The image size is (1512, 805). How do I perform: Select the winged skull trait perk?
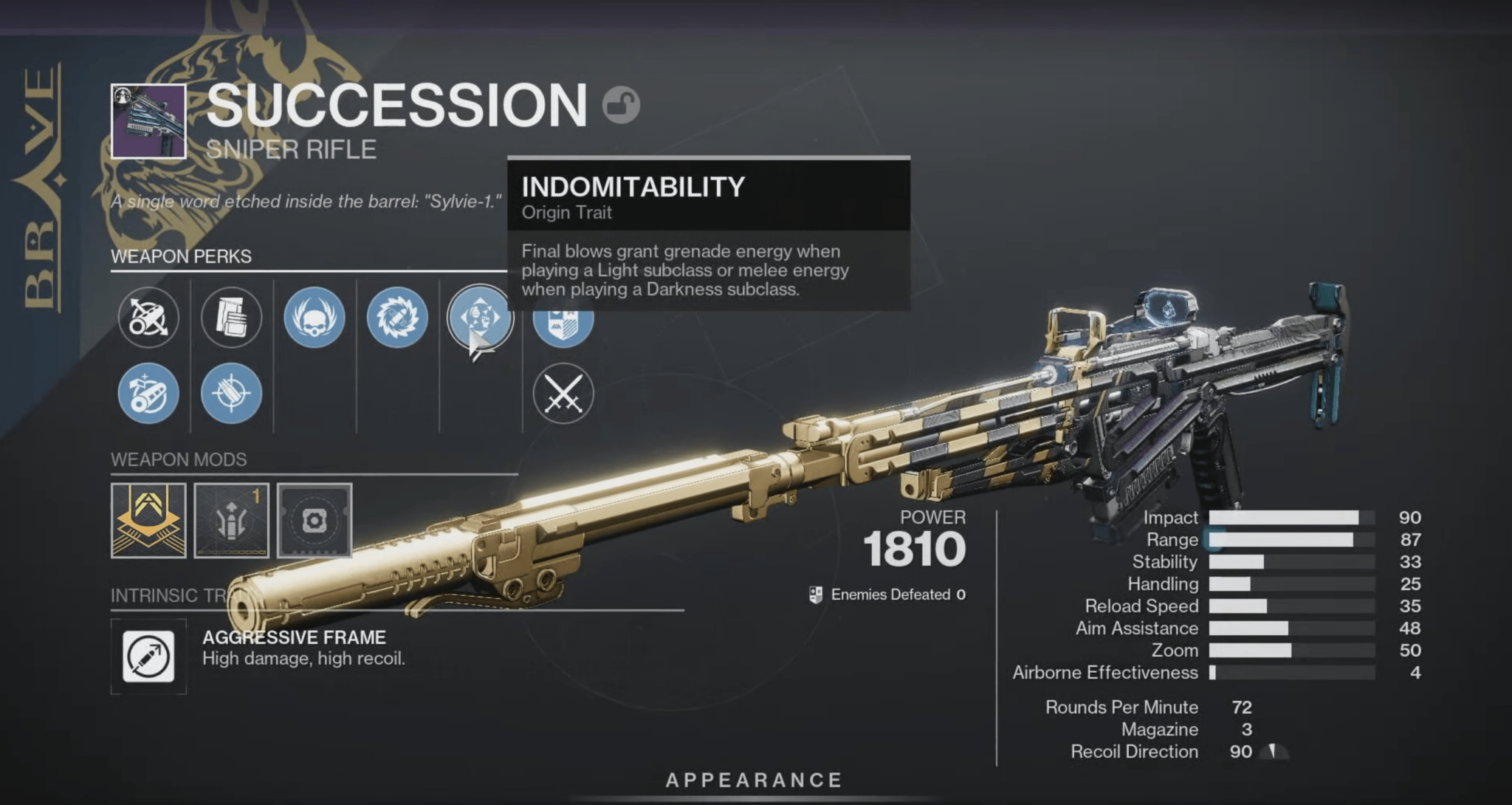pyautogui.click(x=315, y=318)
